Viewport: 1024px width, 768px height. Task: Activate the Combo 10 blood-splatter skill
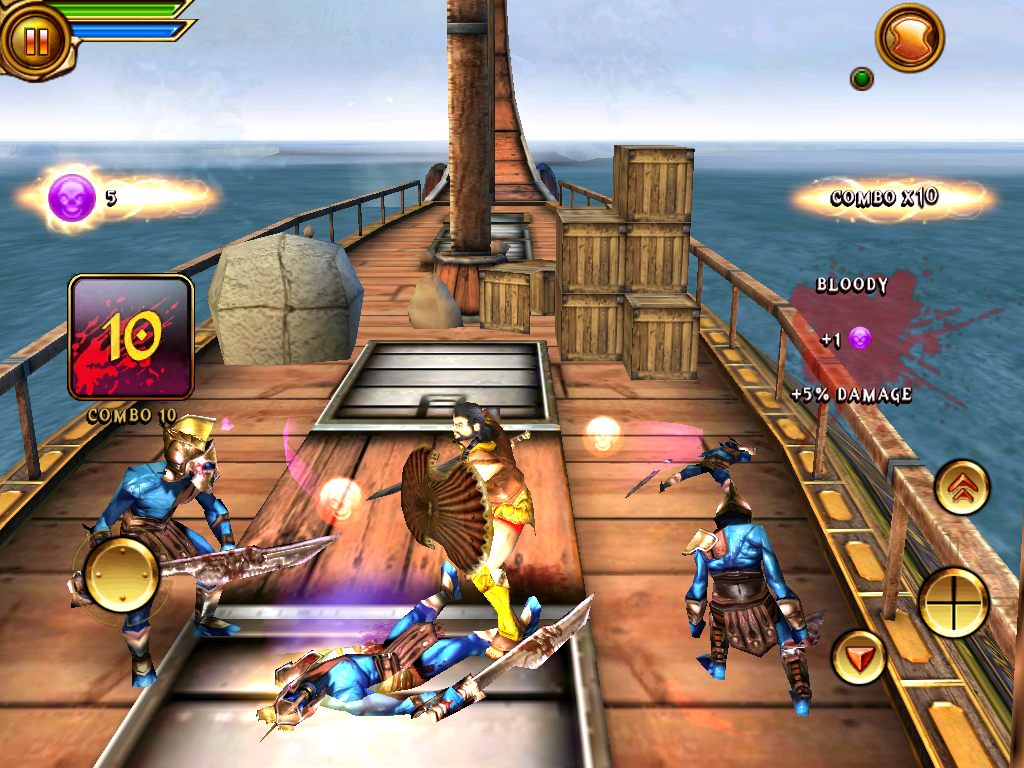pyautogui.click(x=130, y=338)
